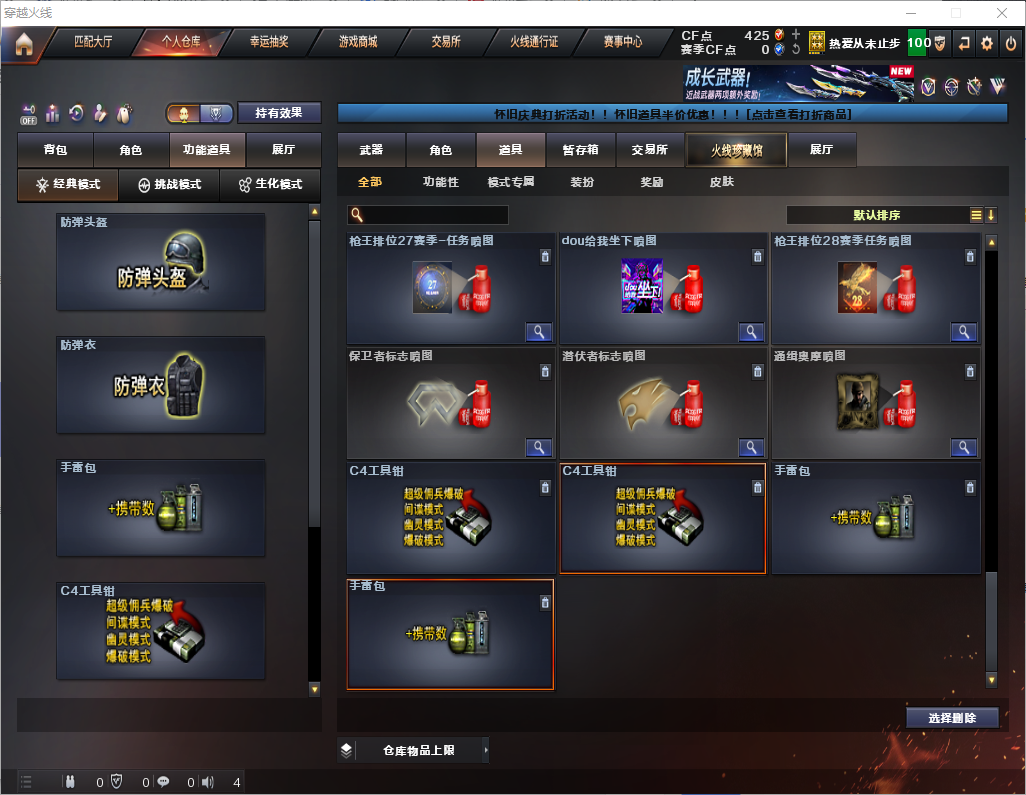The width and height of the screenshot is (1026, 795).
Task: Go to the 游戏商城 shop
Action: coord(357,42)
